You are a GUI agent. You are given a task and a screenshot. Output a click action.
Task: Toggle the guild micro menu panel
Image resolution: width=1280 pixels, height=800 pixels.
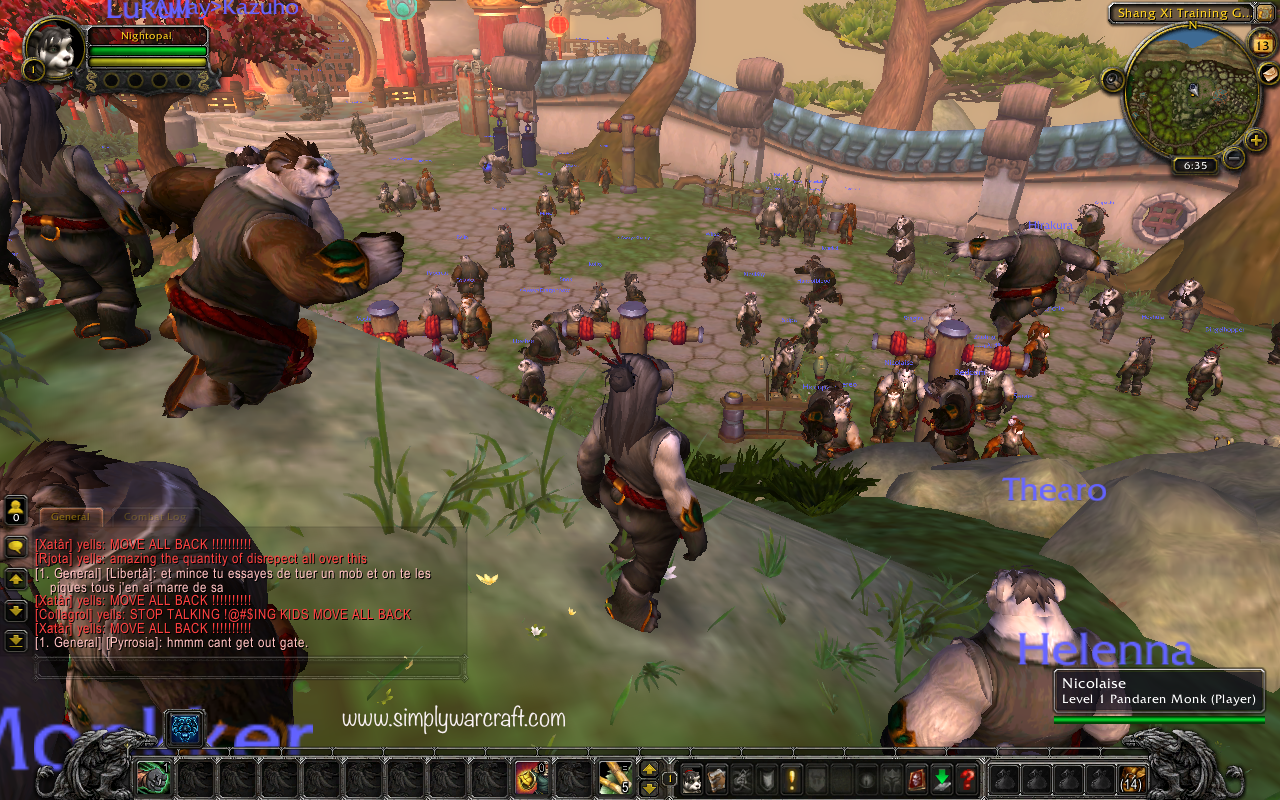point(815,777)
